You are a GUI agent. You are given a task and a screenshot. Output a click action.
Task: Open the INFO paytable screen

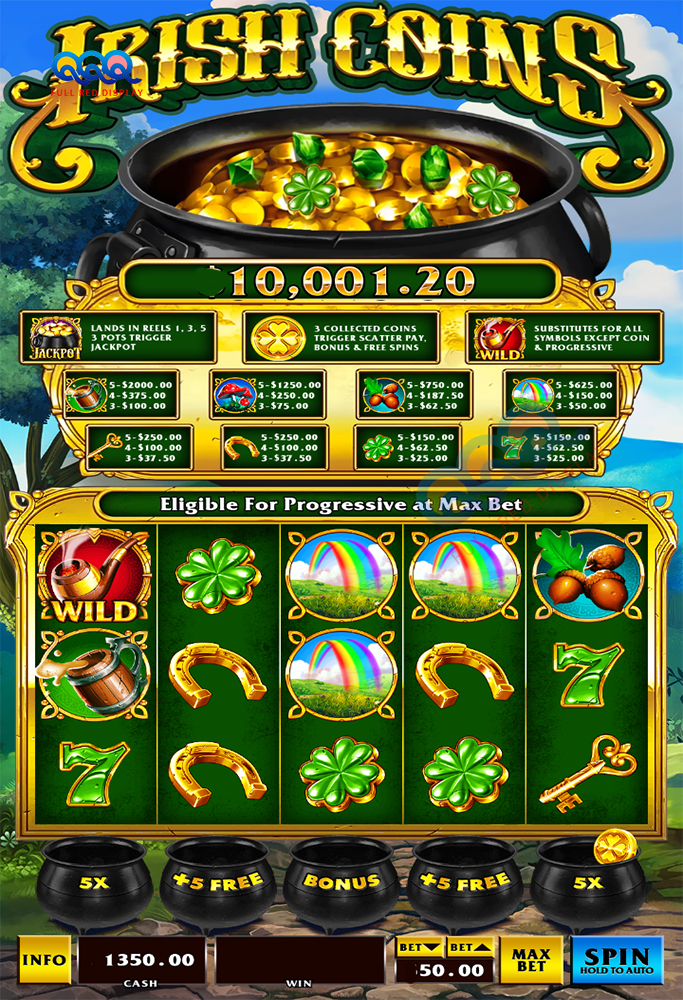(45, 960)
